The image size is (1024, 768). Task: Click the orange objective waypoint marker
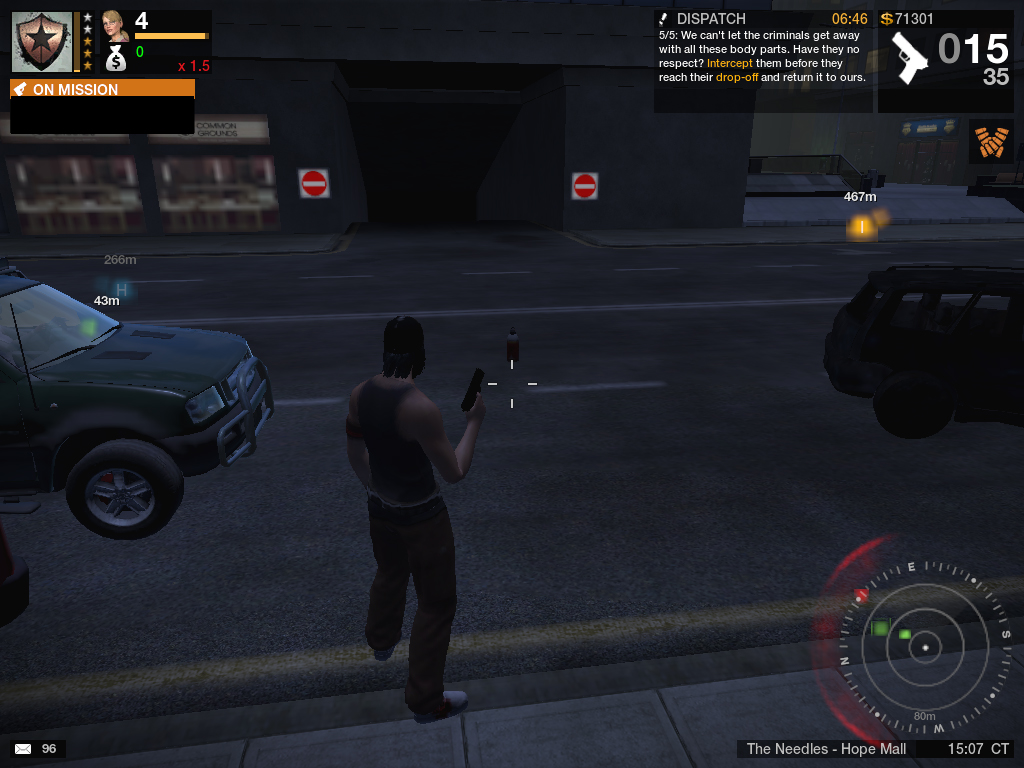[x=861, y=227]
